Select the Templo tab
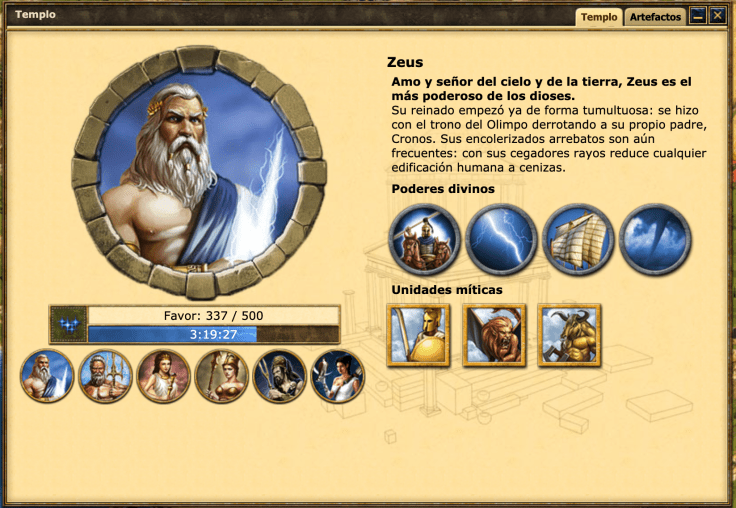 [x=599, y=17]
